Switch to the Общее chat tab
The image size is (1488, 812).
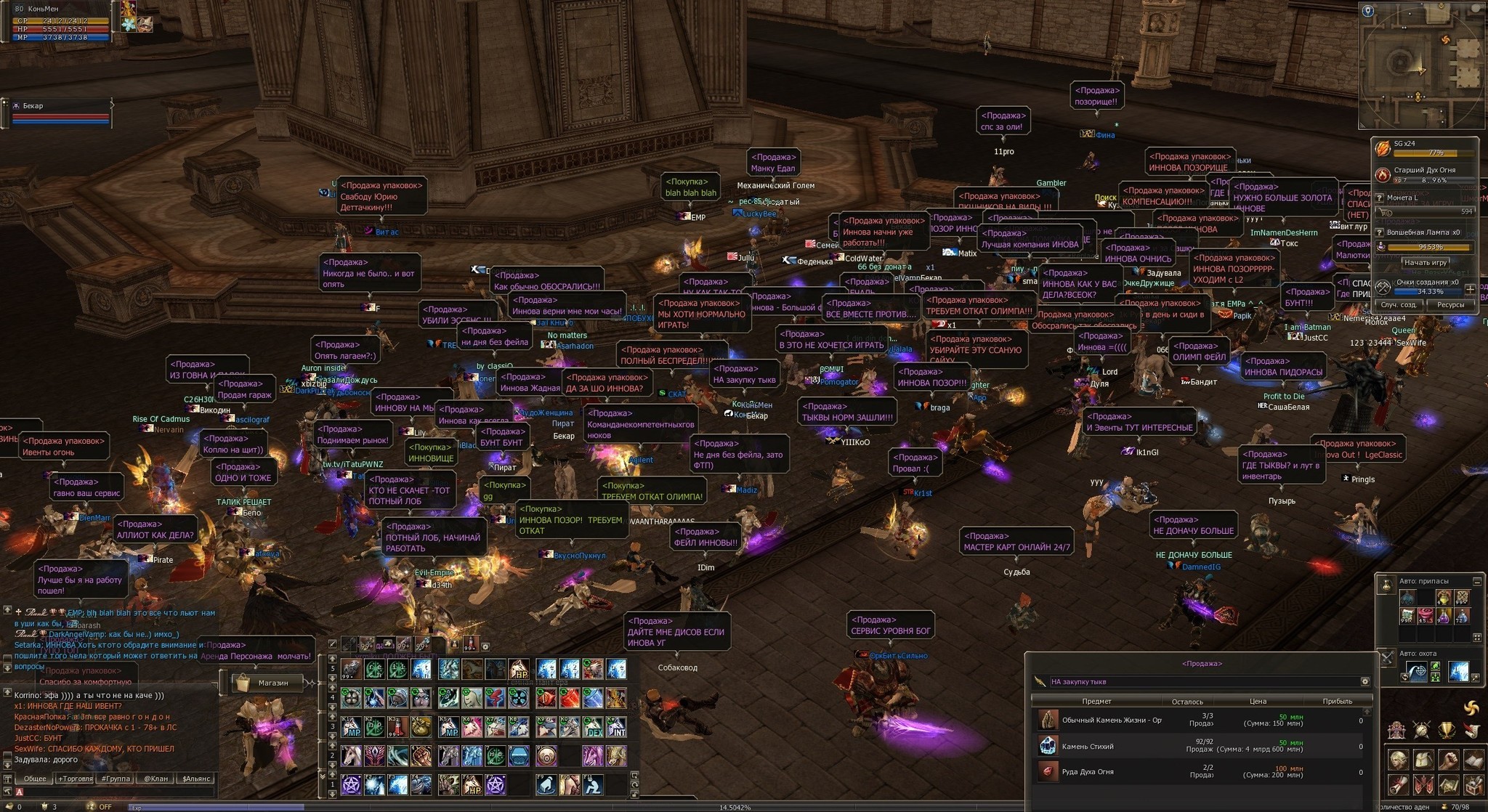pyautogui.click(x=34, y=779)
